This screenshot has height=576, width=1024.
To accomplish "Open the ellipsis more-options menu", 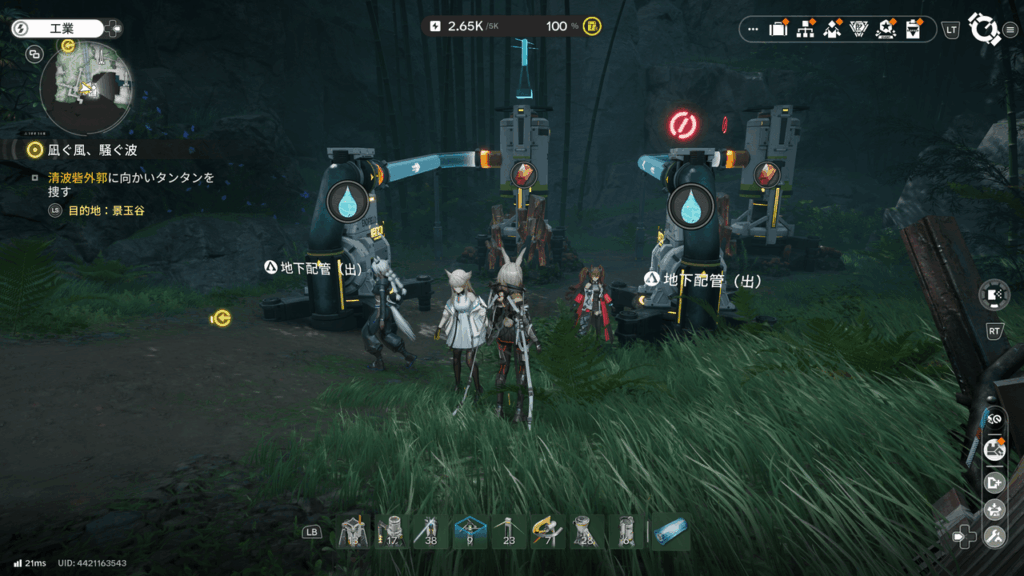I will 753,30.
